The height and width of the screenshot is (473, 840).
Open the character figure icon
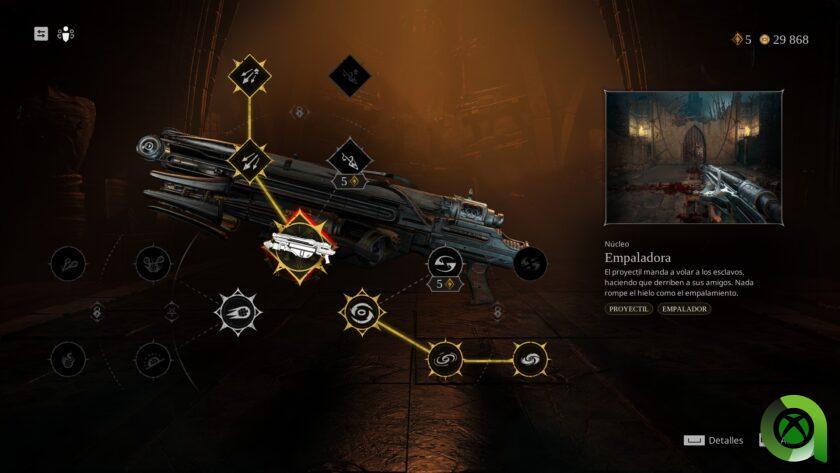point(66,34)
